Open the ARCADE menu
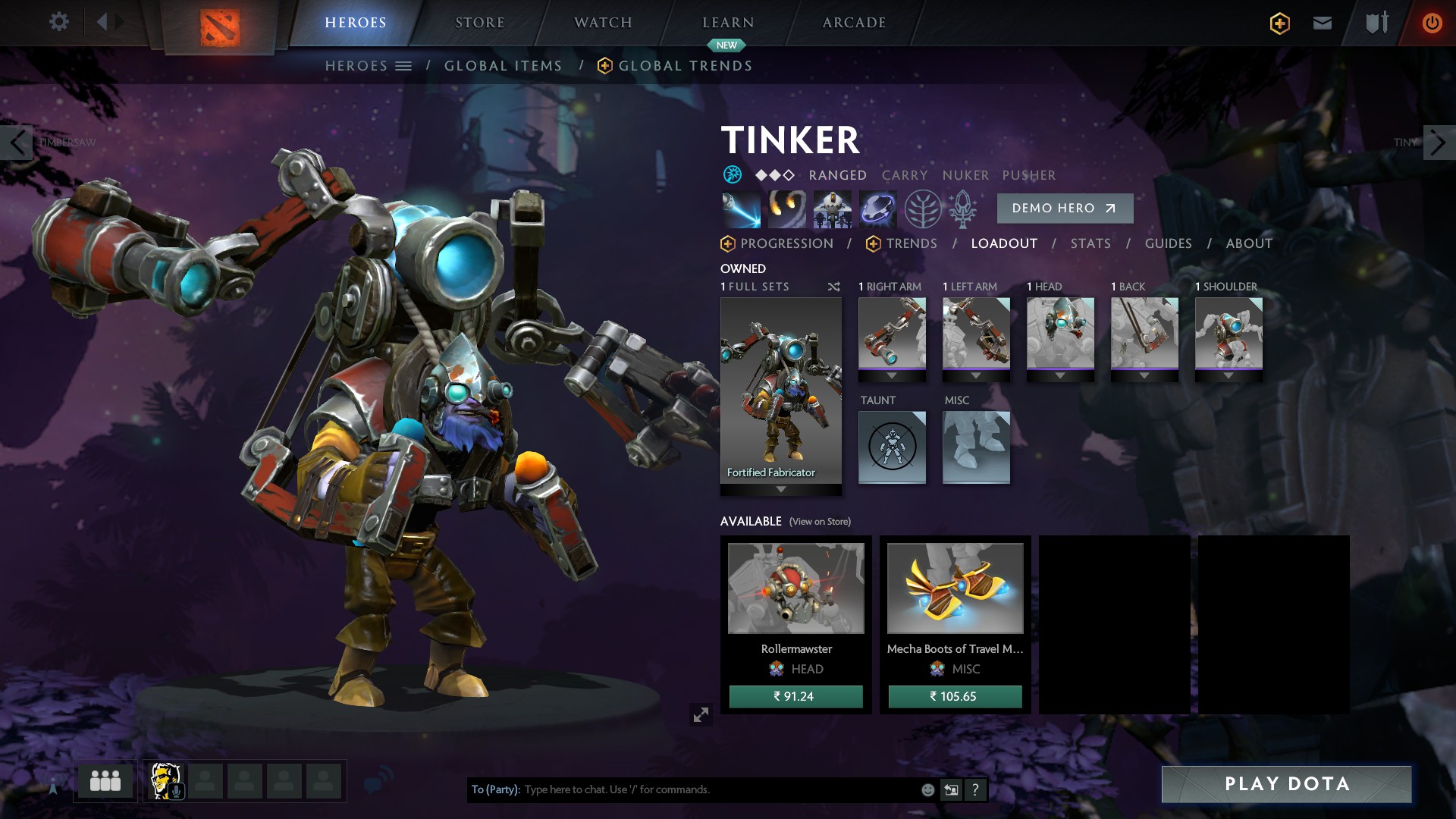Viewport: 1456px width, 819px height. [854, 22]
